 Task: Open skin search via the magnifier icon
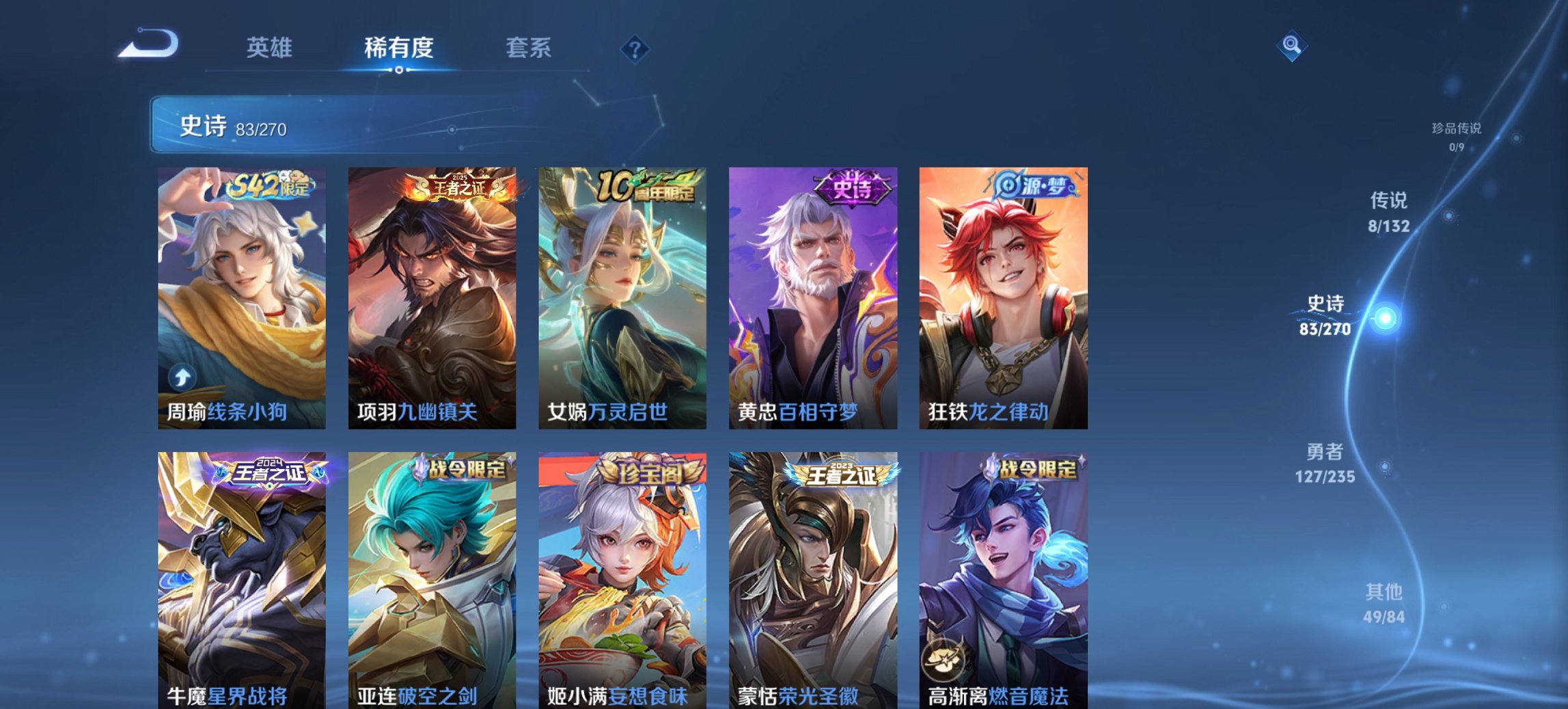coord(1293,46)
